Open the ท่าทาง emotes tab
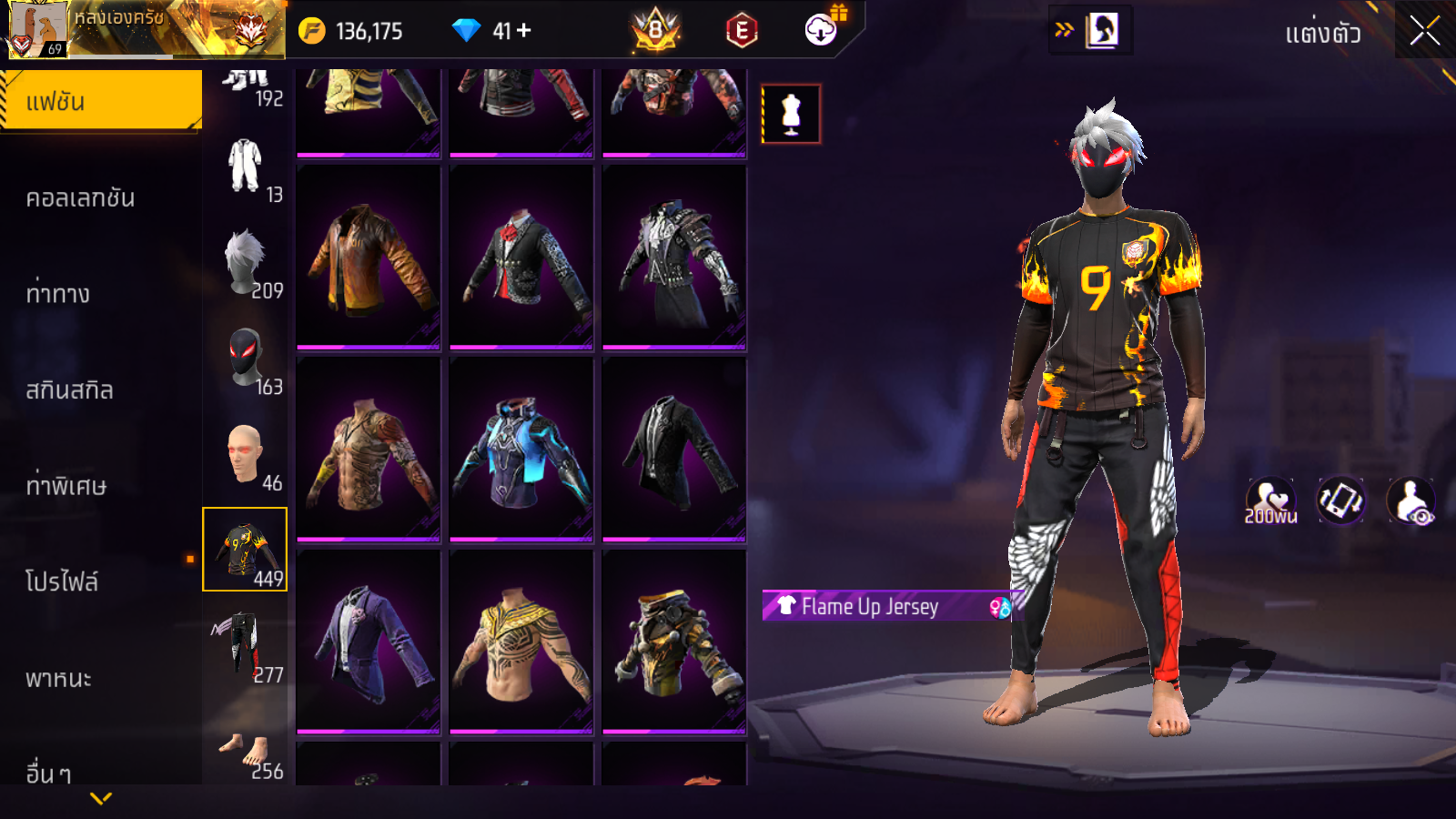 coord(58,294)
